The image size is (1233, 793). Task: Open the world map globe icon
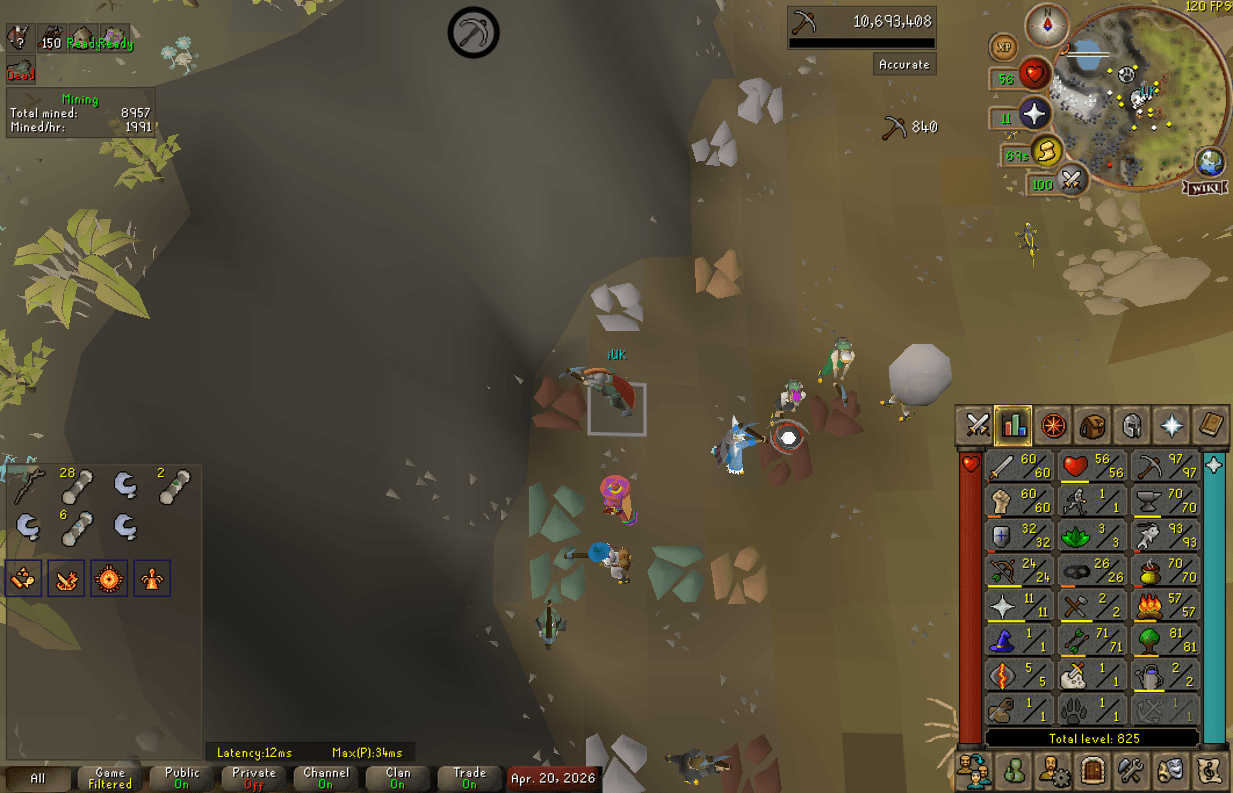click(1210, 162)
